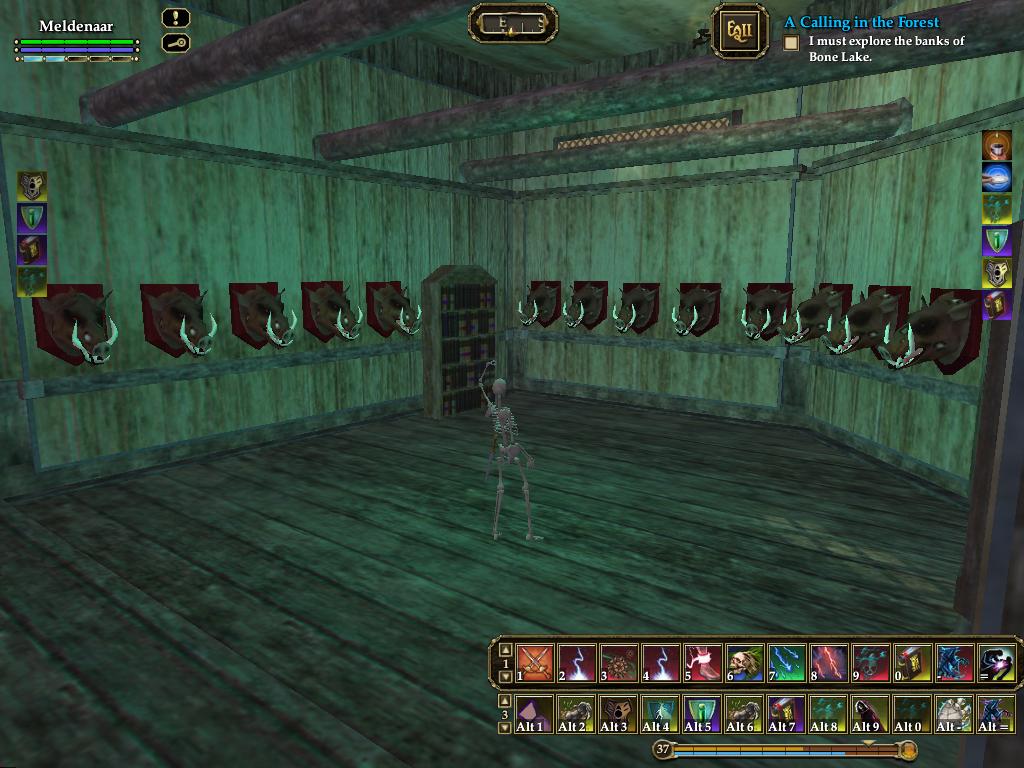Activate the dark figure ability in slot =
The image size is (1024, 768).
[x=997, y=663]
